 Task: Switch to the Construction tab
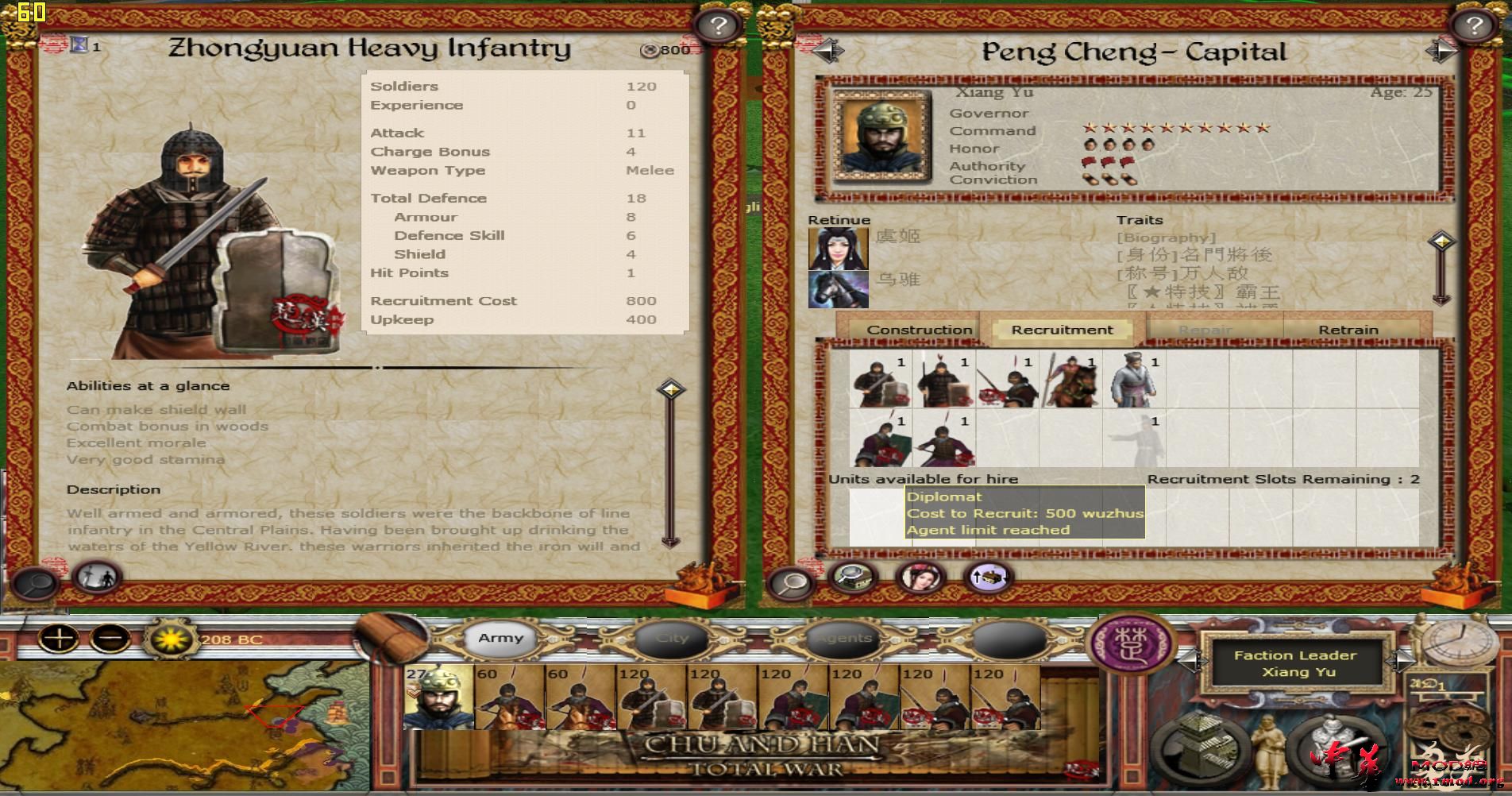[921, 329]
